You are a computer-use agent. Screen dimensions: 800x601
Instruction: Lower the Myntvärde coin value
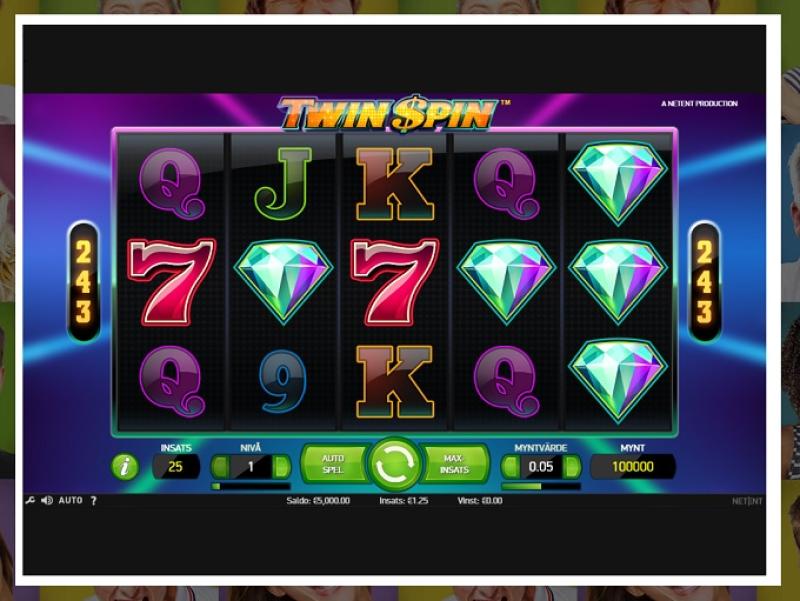(511, 467)
